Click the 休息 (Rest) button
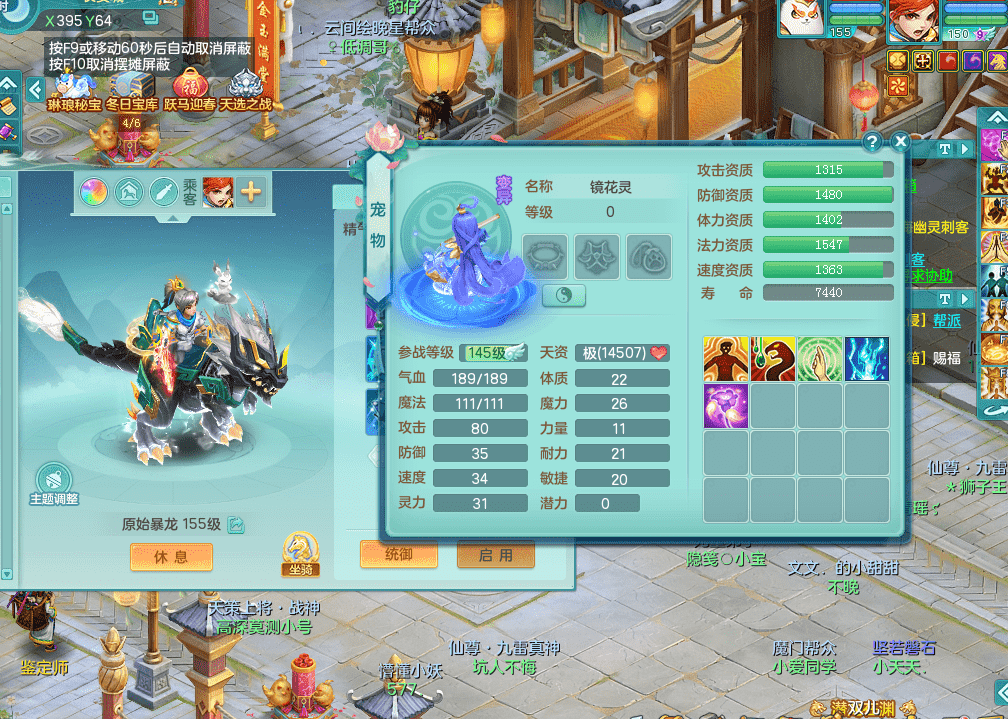 click(172, 557)
